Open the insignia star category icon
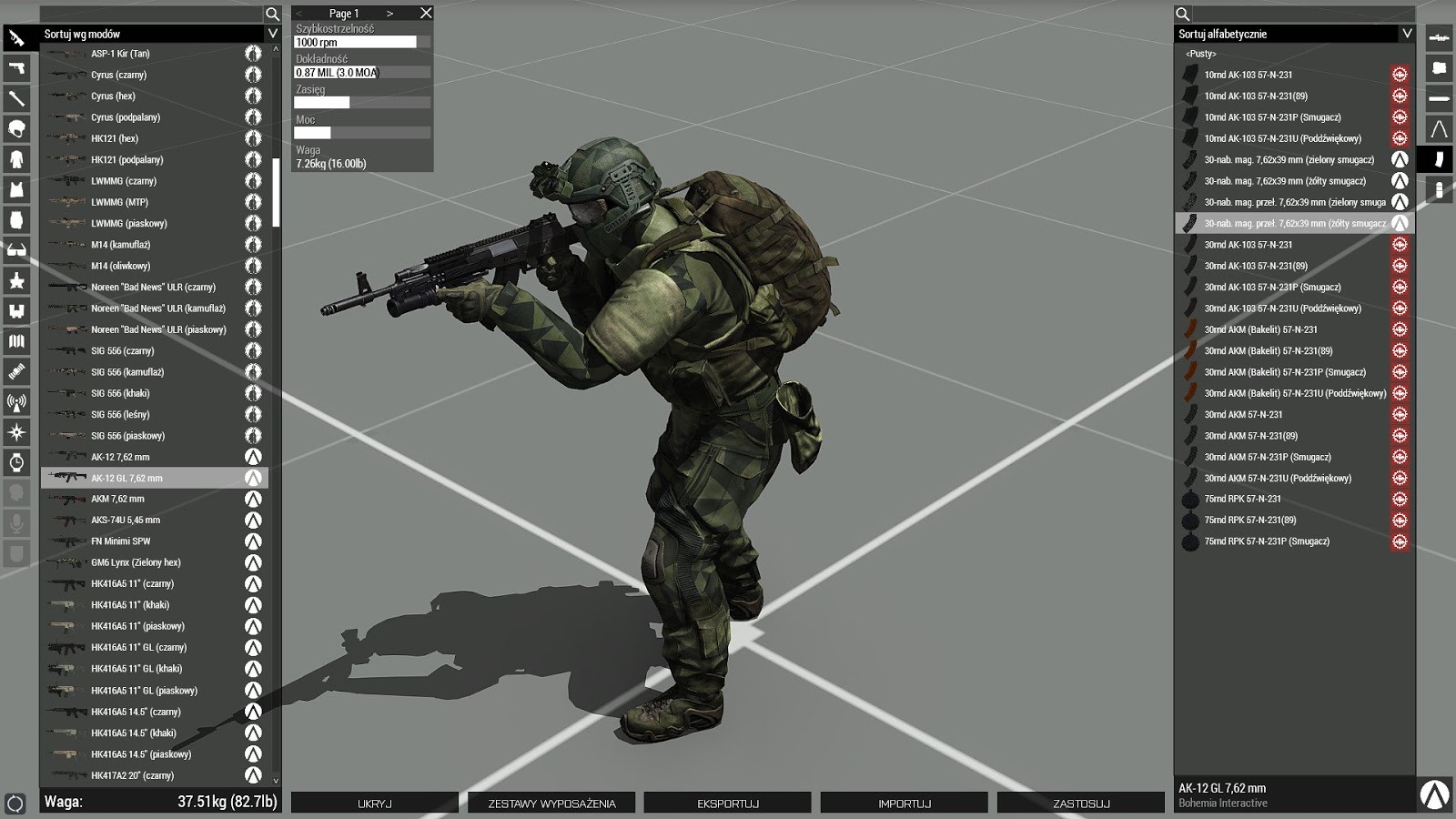 click(14, 279)
